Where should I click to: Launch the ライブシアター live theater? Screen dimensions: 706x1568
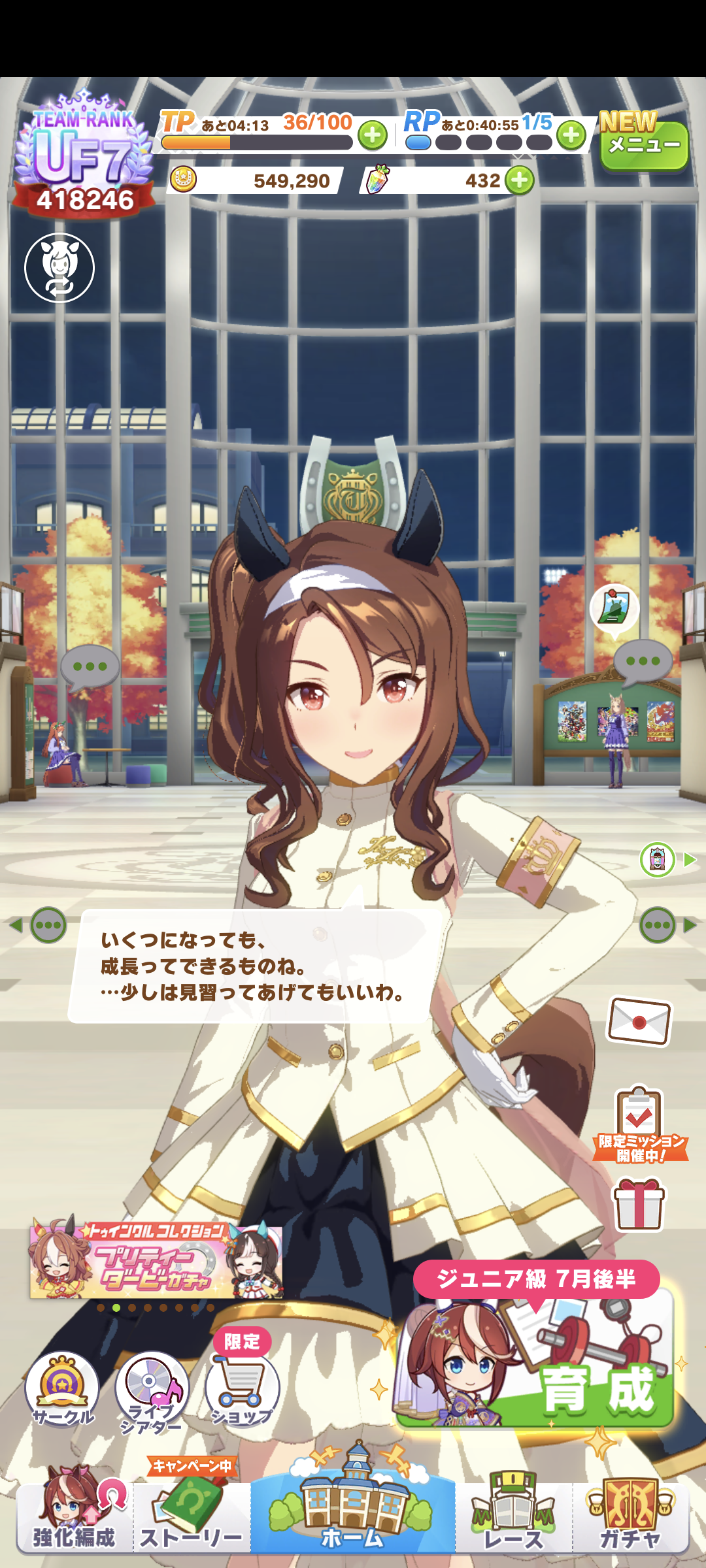[152, 1391]
